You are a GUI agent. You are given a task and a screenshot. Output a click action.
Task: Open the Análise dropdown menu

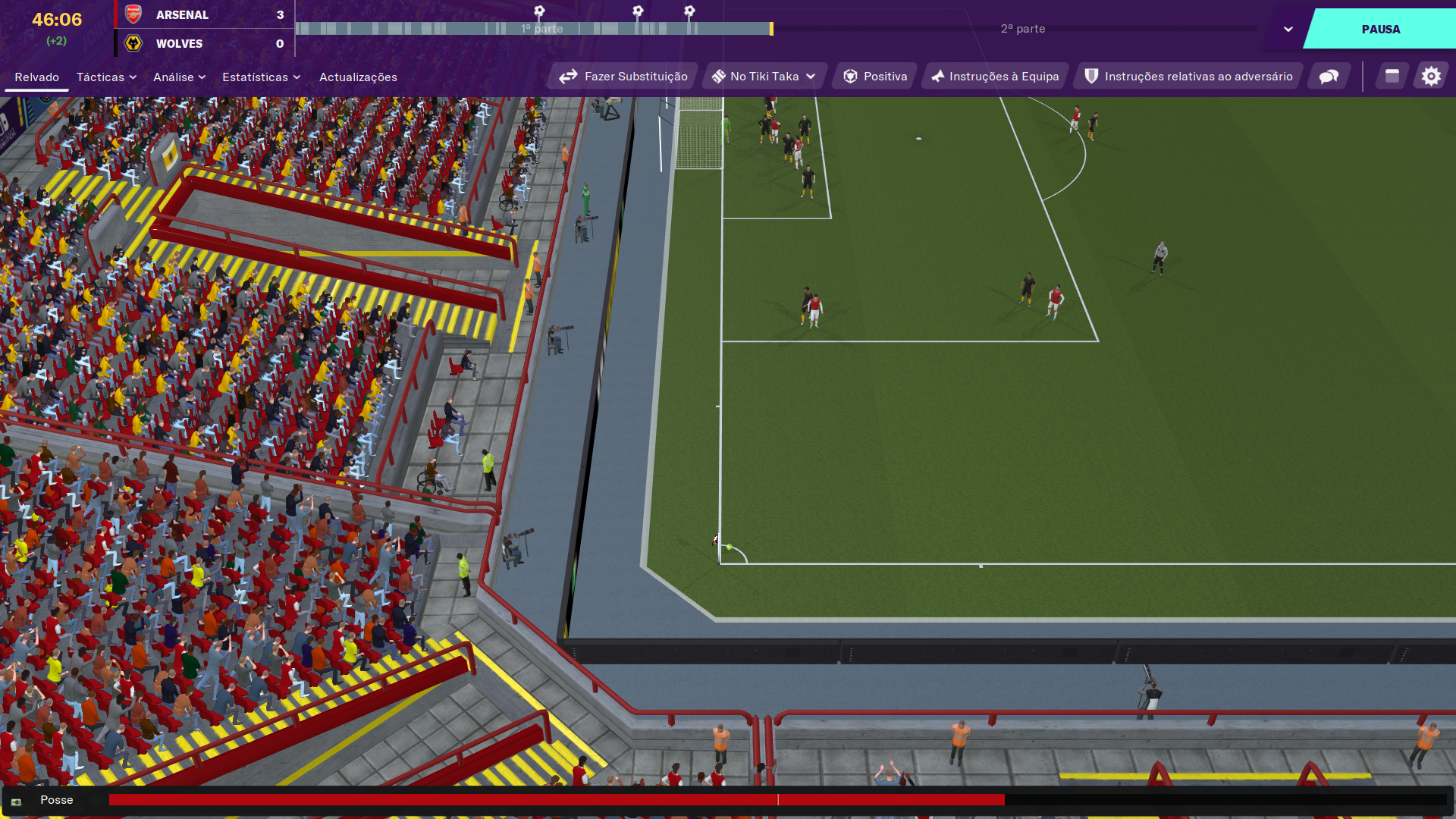179,77
